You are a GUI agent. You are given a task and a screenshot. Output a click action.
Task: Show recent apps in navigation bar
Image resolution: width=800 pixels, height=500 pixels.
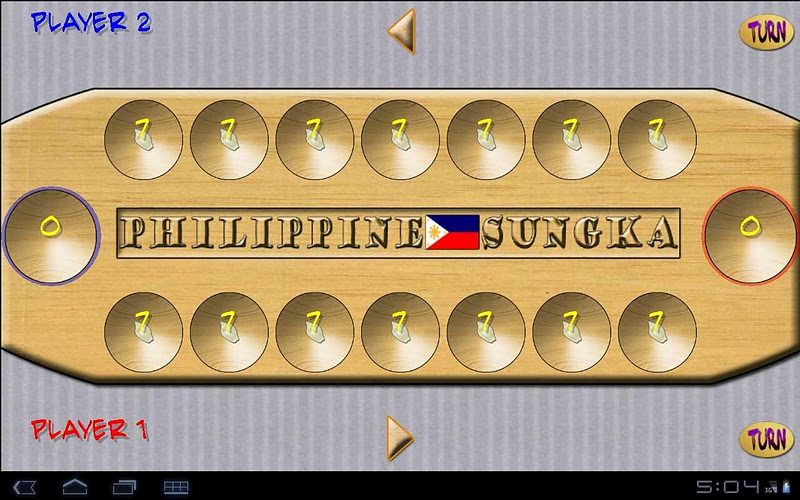click(x=124, y=486)
